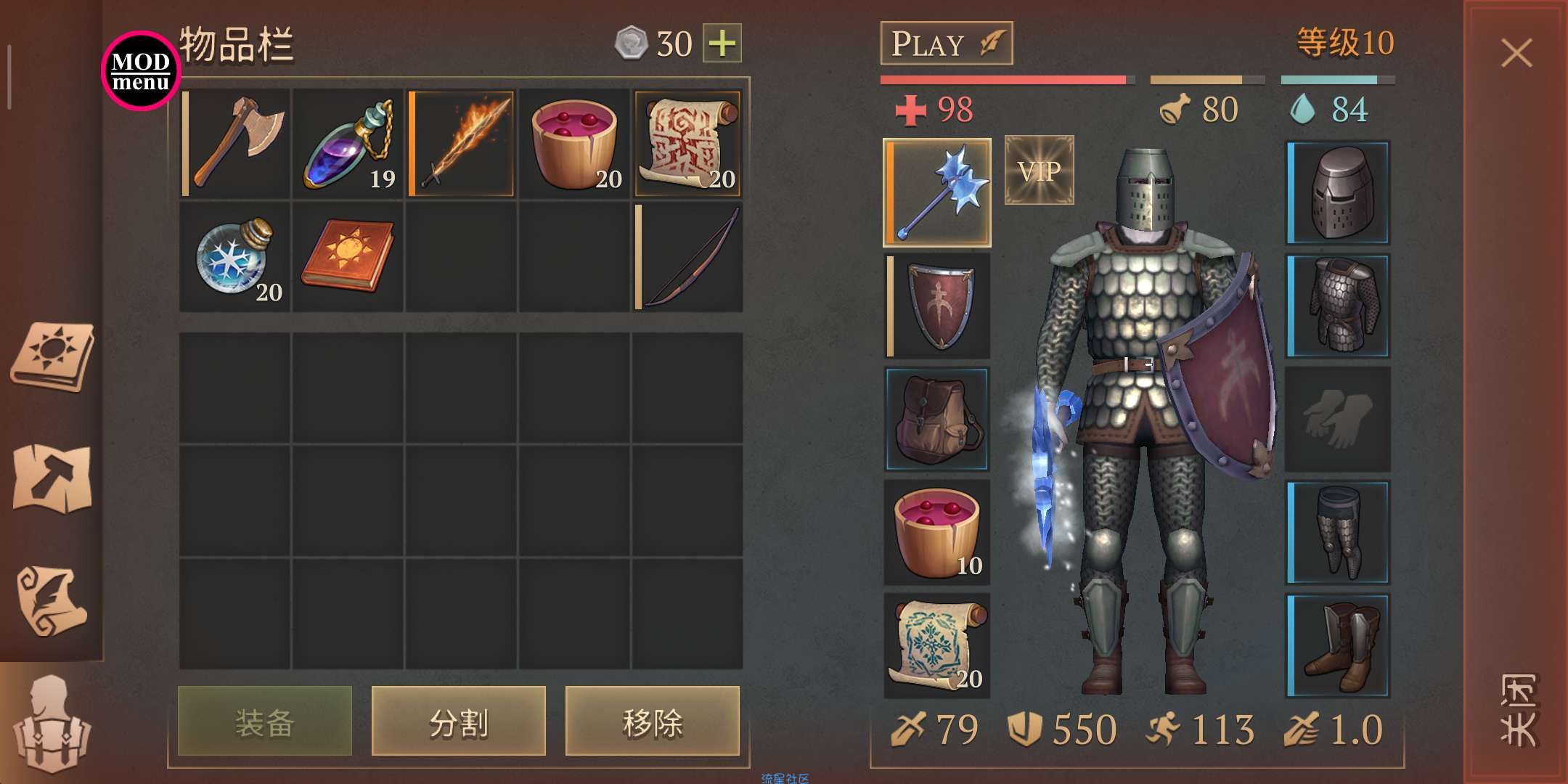Select the red rune scroll slot
This screenshot has width=1568, height=784.
pyautogui.click(x=687, y=143)
